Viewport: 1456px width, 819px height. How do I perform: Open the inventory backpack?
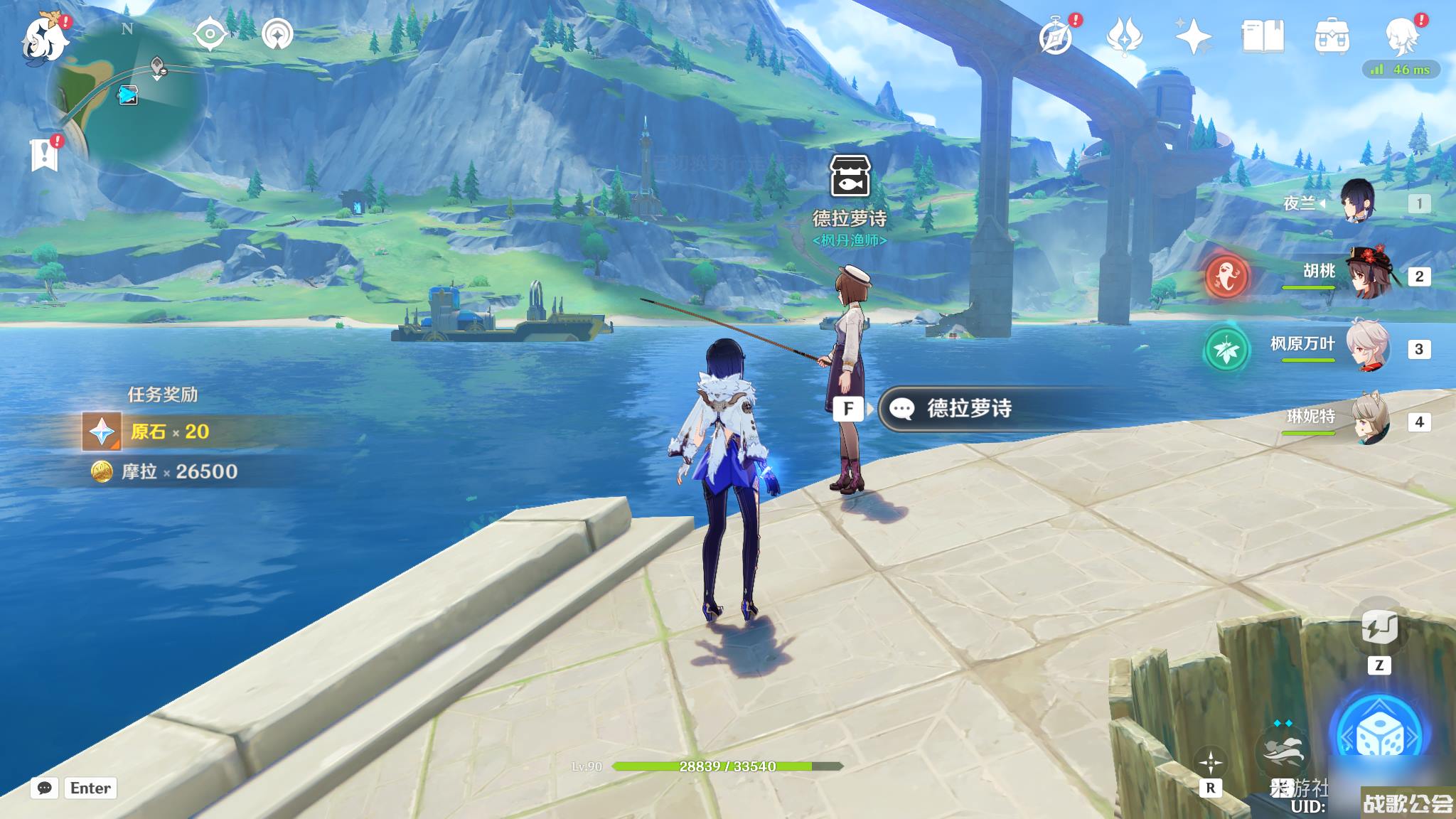click(x=1332, y=36)
